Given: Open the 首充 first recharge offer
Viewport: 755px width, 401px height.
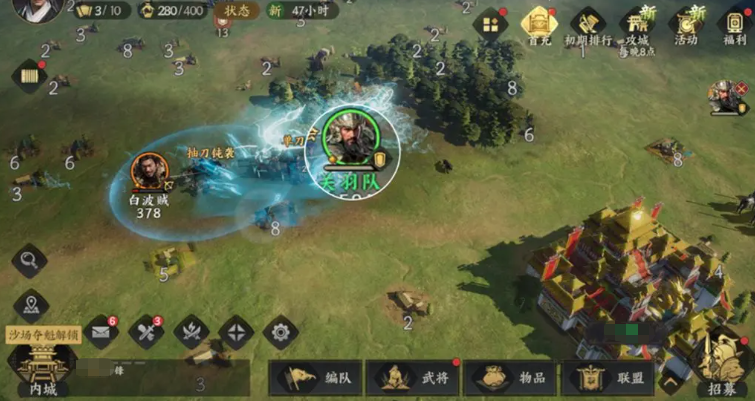Looking at the screenshot, I should pos(540,24).
